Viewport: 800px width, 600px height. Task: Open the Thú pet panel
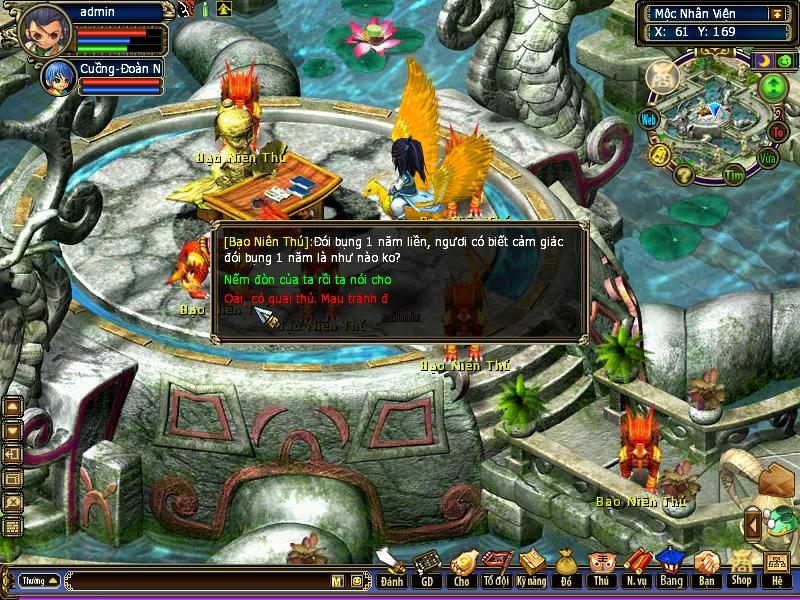[x=601, y=570]
